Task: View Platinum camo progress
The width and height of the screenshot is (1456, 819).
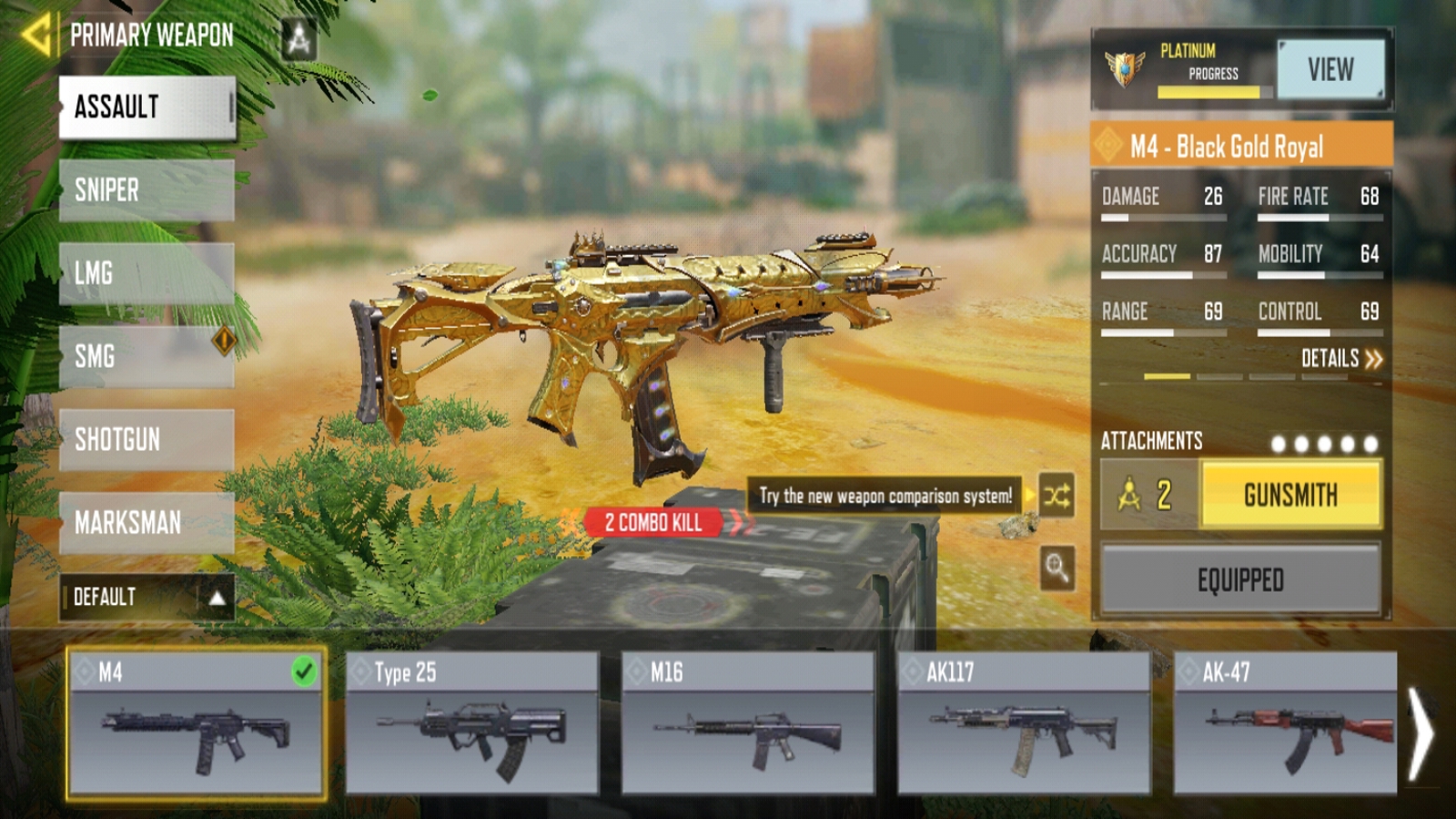Action: [x=1330, y=69]
